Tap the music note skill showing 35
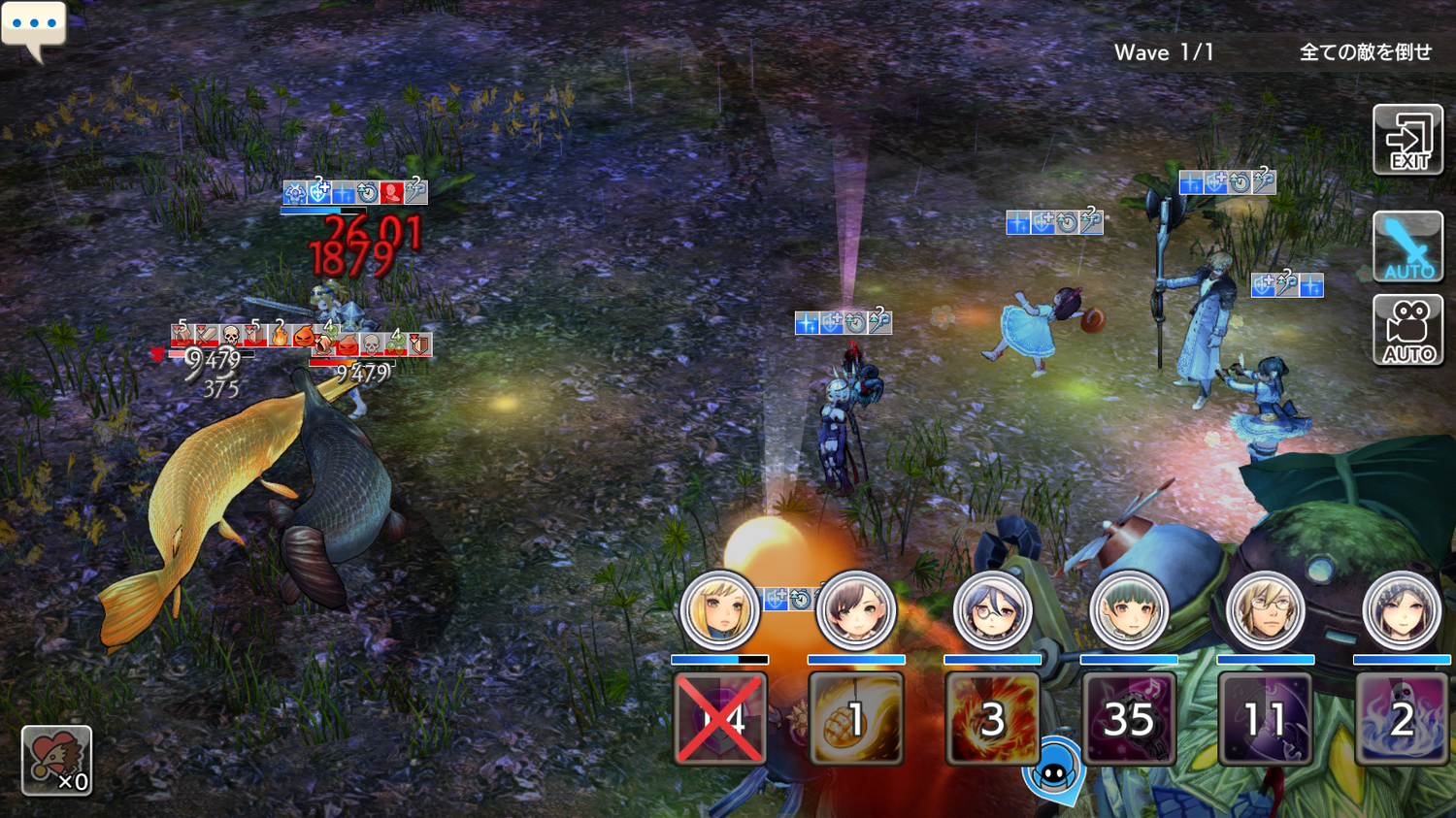 (x=1129, y=719)
